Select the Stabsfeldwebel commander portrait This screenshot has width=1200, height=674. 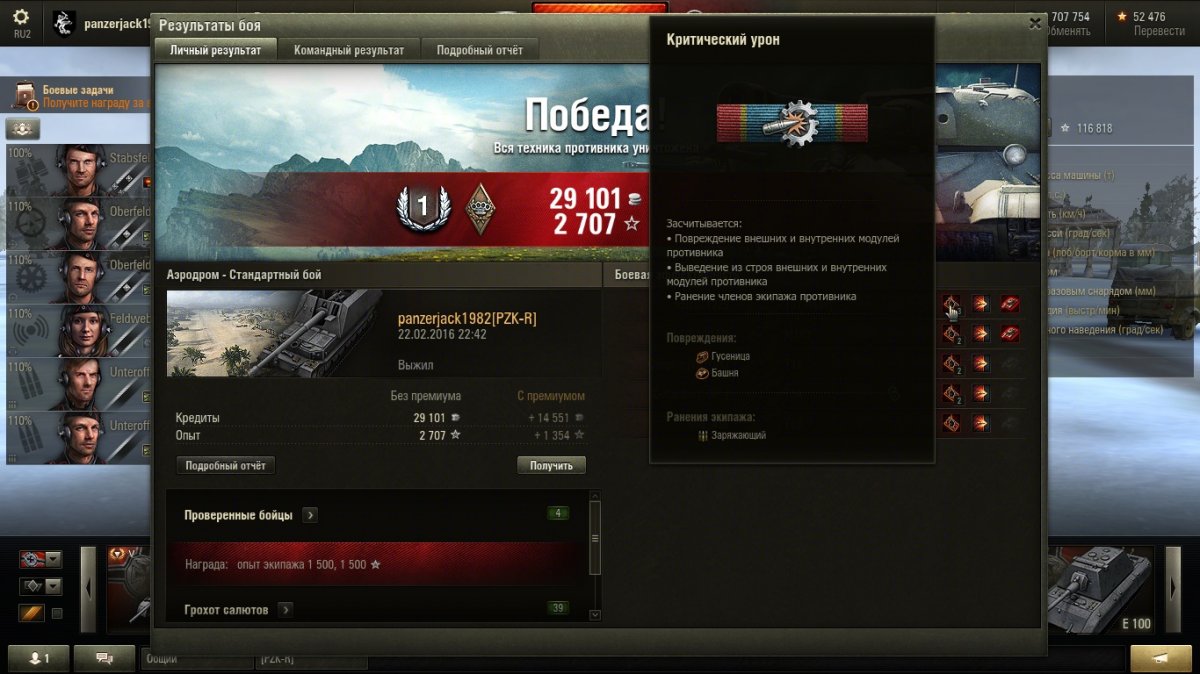tap(80, 170)
